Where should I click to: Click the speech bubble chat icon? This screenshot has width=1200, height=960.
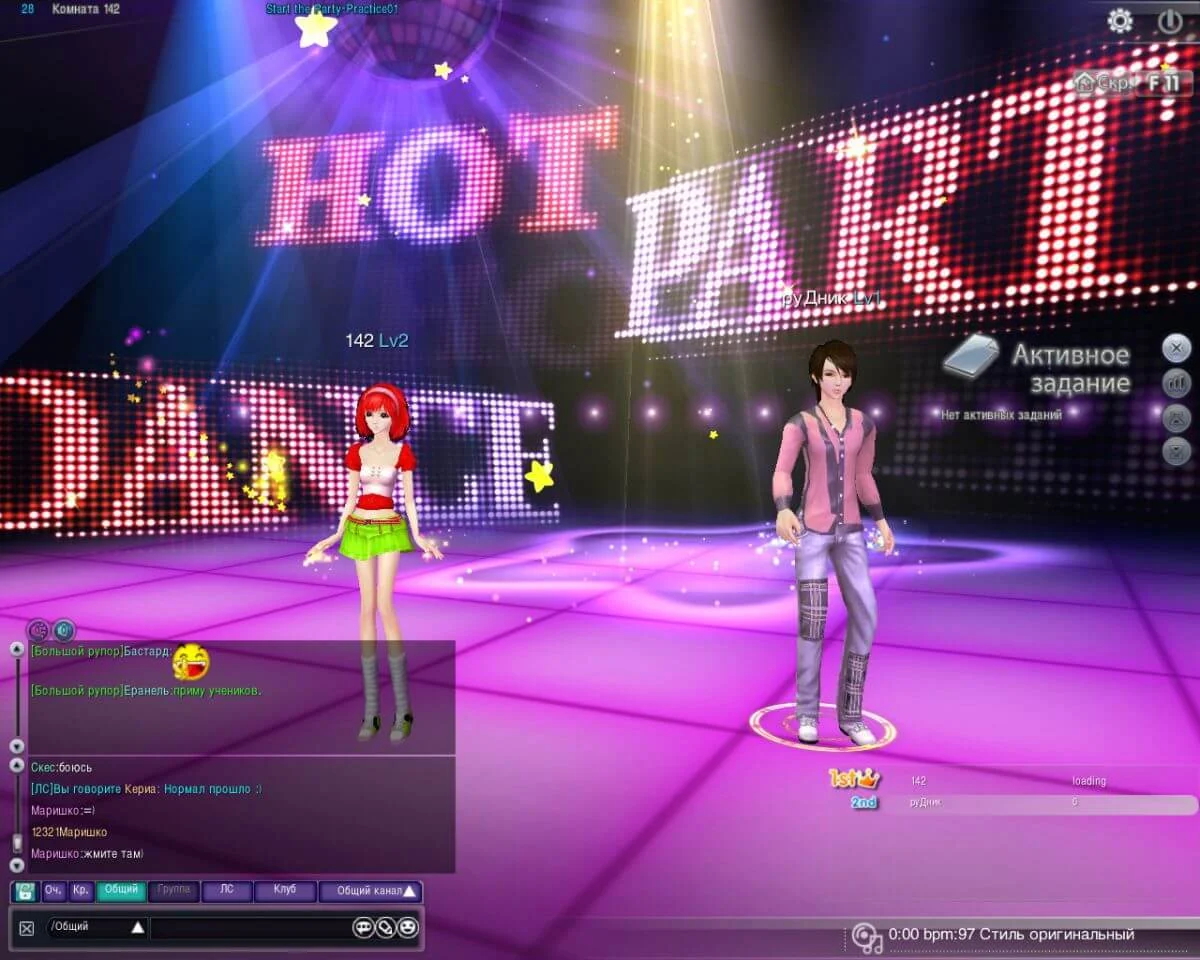pos(362,927)
